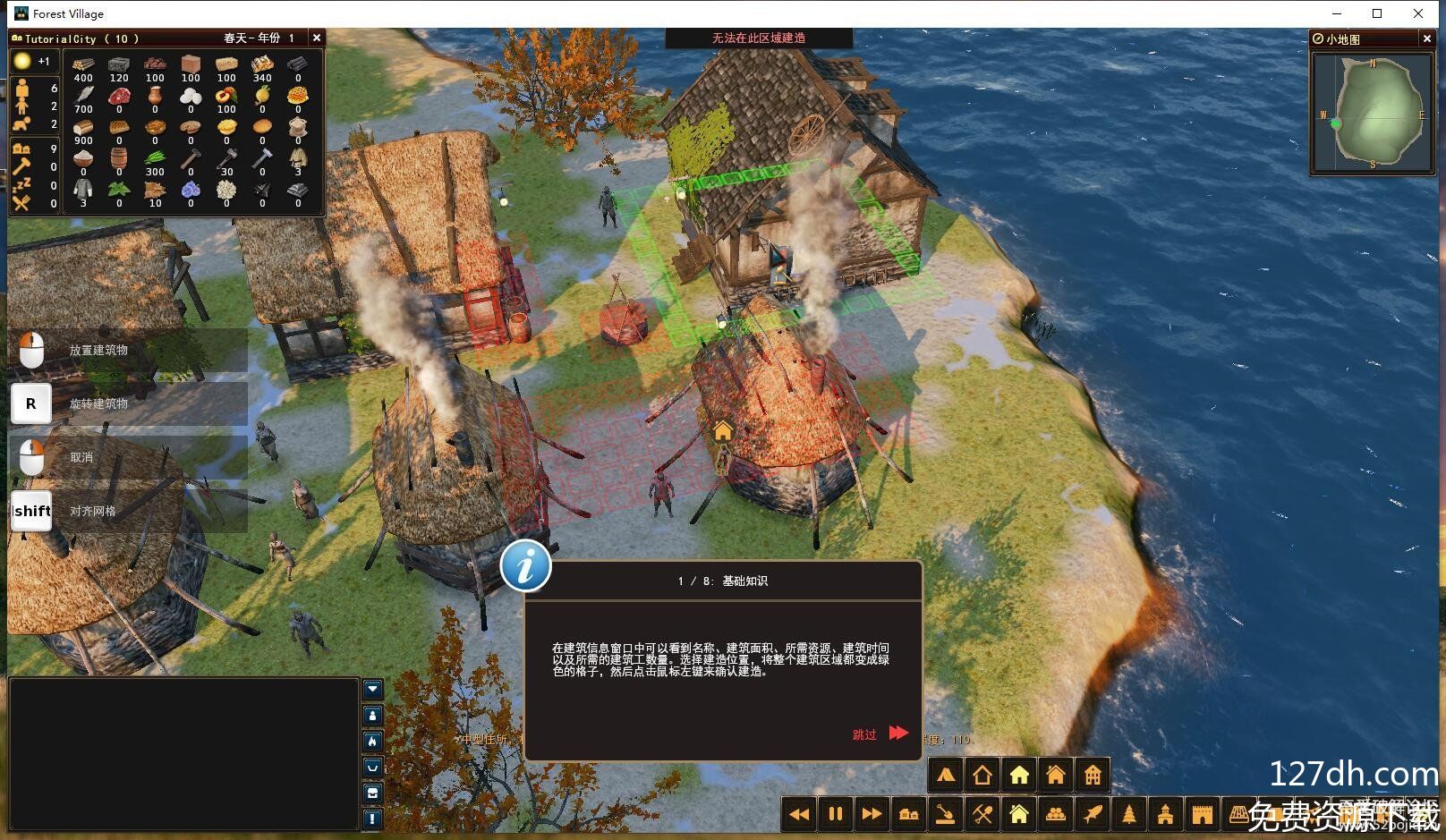1446x840 pixels.
Task: Toggle the exclamation mark alert filter
Action: click(x=373, y=819)
